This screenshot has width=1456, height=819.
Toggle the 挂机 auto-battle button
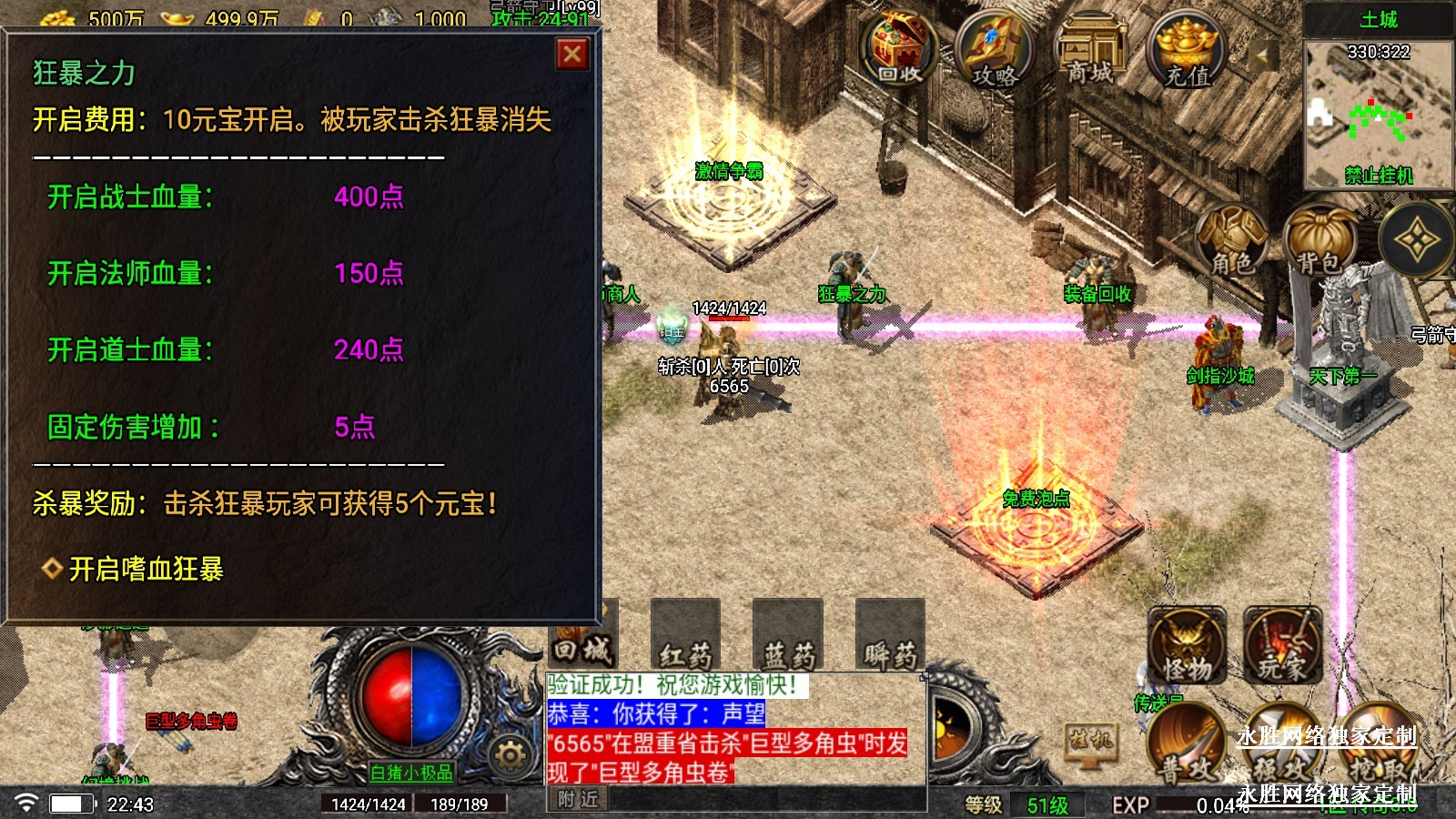[x=1090, y=740]
